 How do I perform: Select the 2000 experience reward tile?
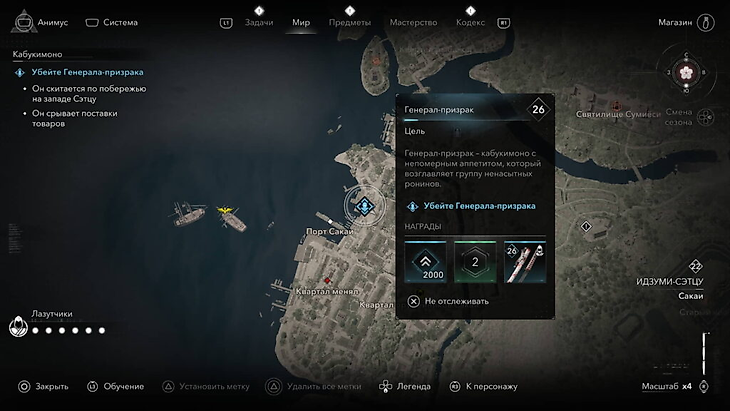pyautogui.click(x=425, y=262)
